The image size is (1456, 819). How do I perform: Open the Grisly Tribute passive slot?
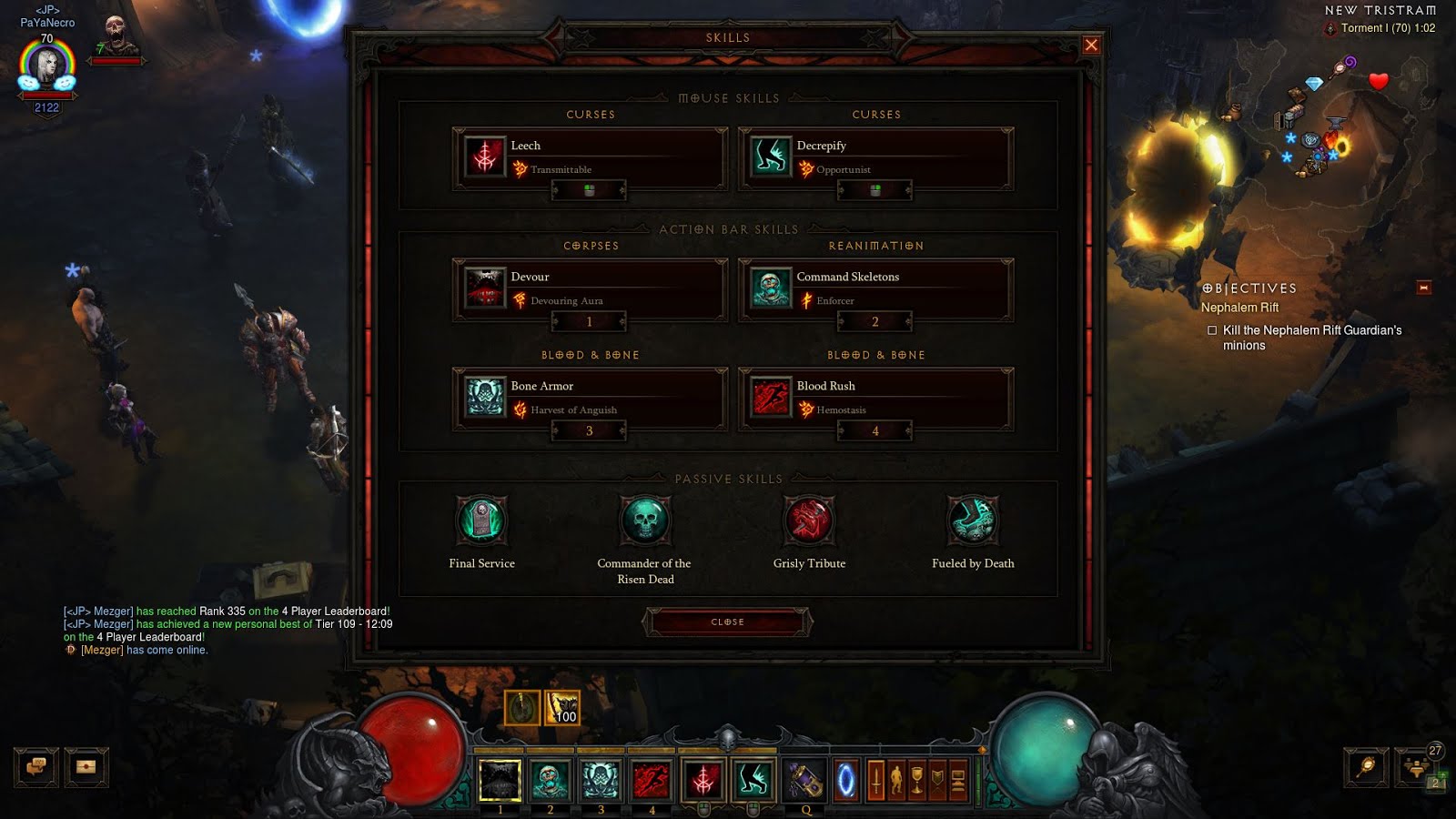809,521
